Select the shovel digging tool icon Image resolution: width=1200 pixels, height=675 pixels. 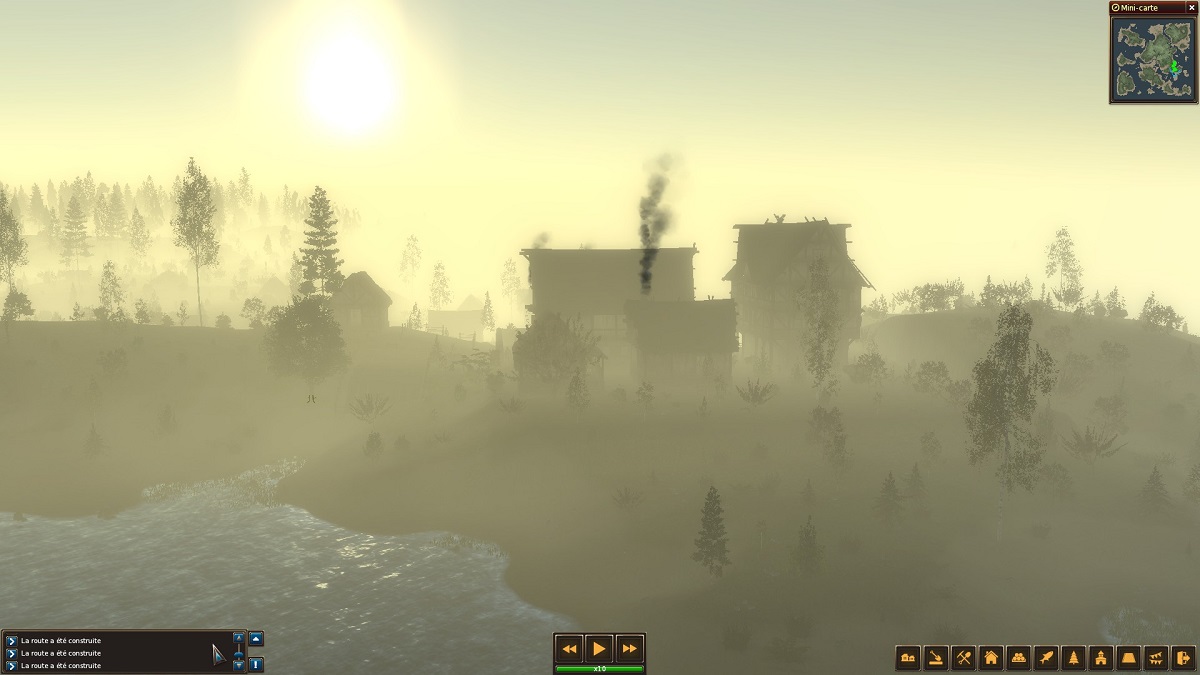click(936, 658)
